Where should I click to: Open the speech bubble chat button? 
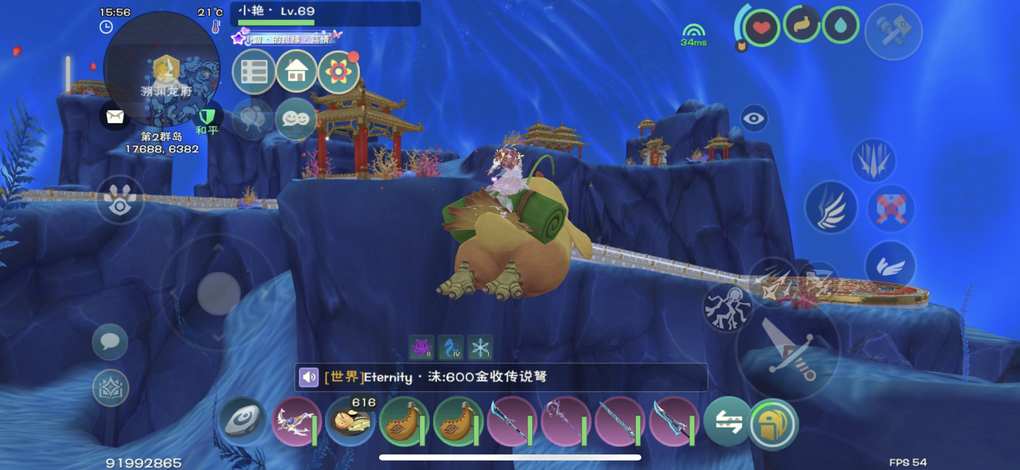click(110, 342)
